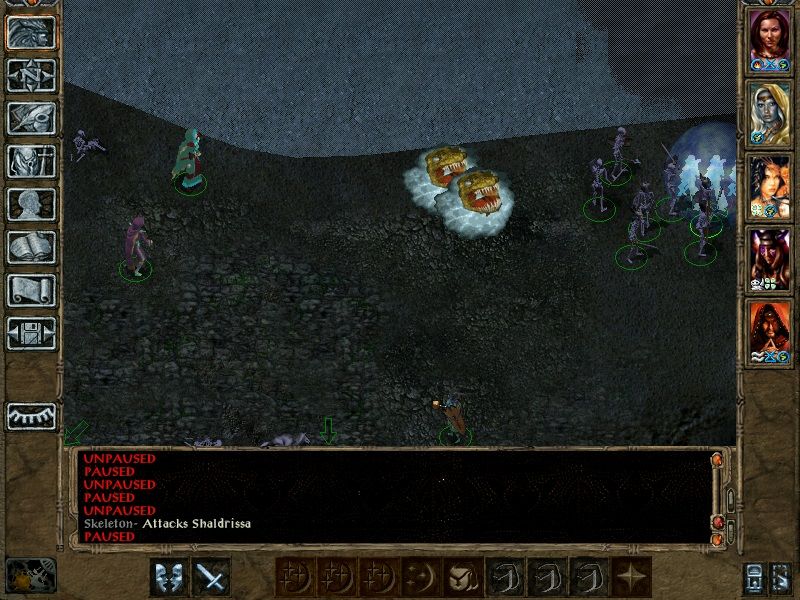The image size is (800, 600).
Task: Toggle pause with the clock button
Action: [28, 575]
